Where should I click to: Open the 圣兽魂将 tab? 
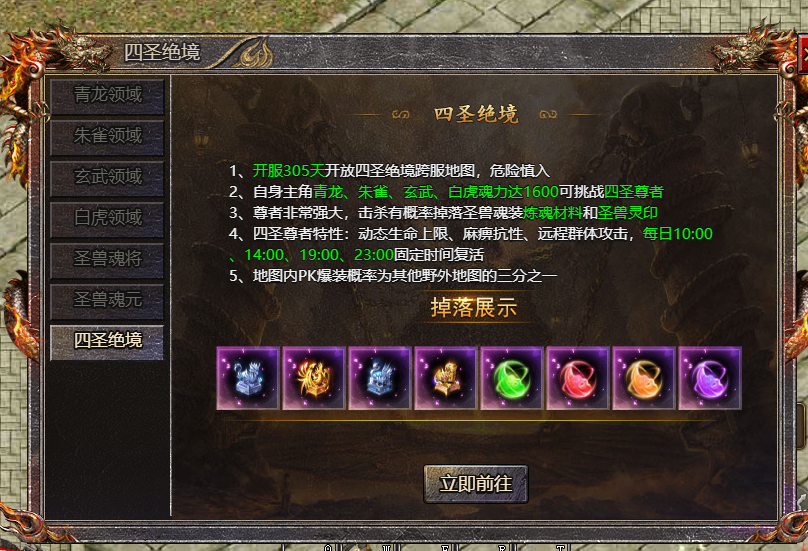[108, 258]
